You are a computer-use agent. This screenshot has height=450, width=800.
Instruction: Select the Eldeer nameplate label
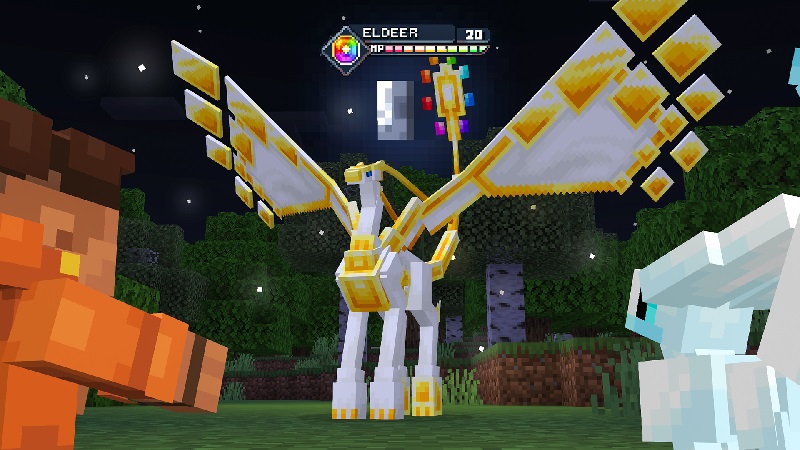pyautogui.click(x=390, y=33)
